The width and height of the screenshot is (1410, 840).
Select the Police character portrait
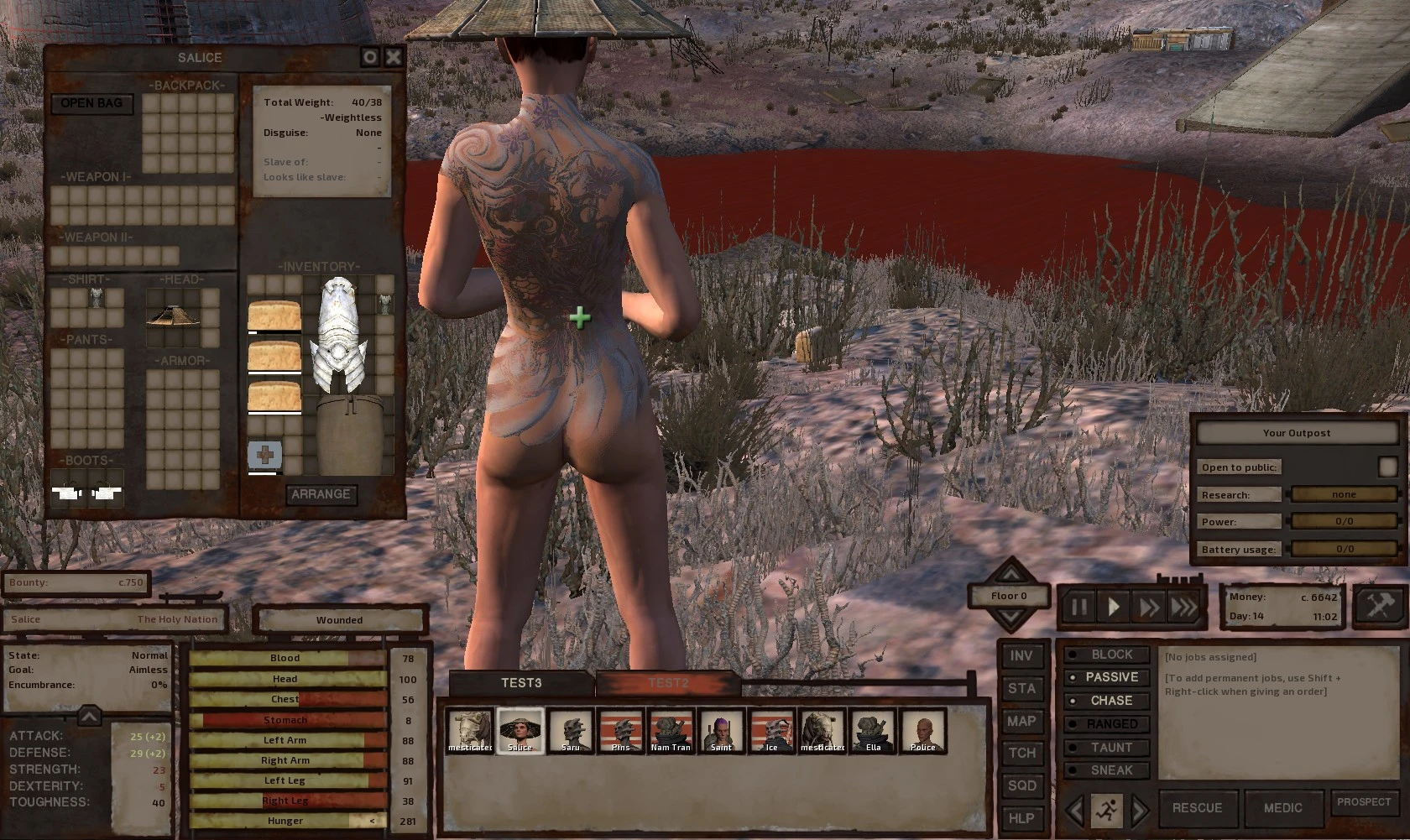pos(922,731)
